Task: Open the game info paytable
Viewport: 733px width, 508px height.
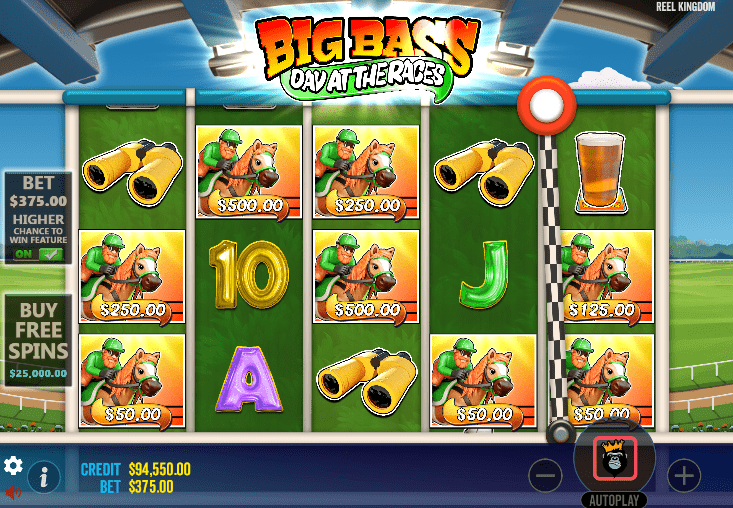Action: 44,476
